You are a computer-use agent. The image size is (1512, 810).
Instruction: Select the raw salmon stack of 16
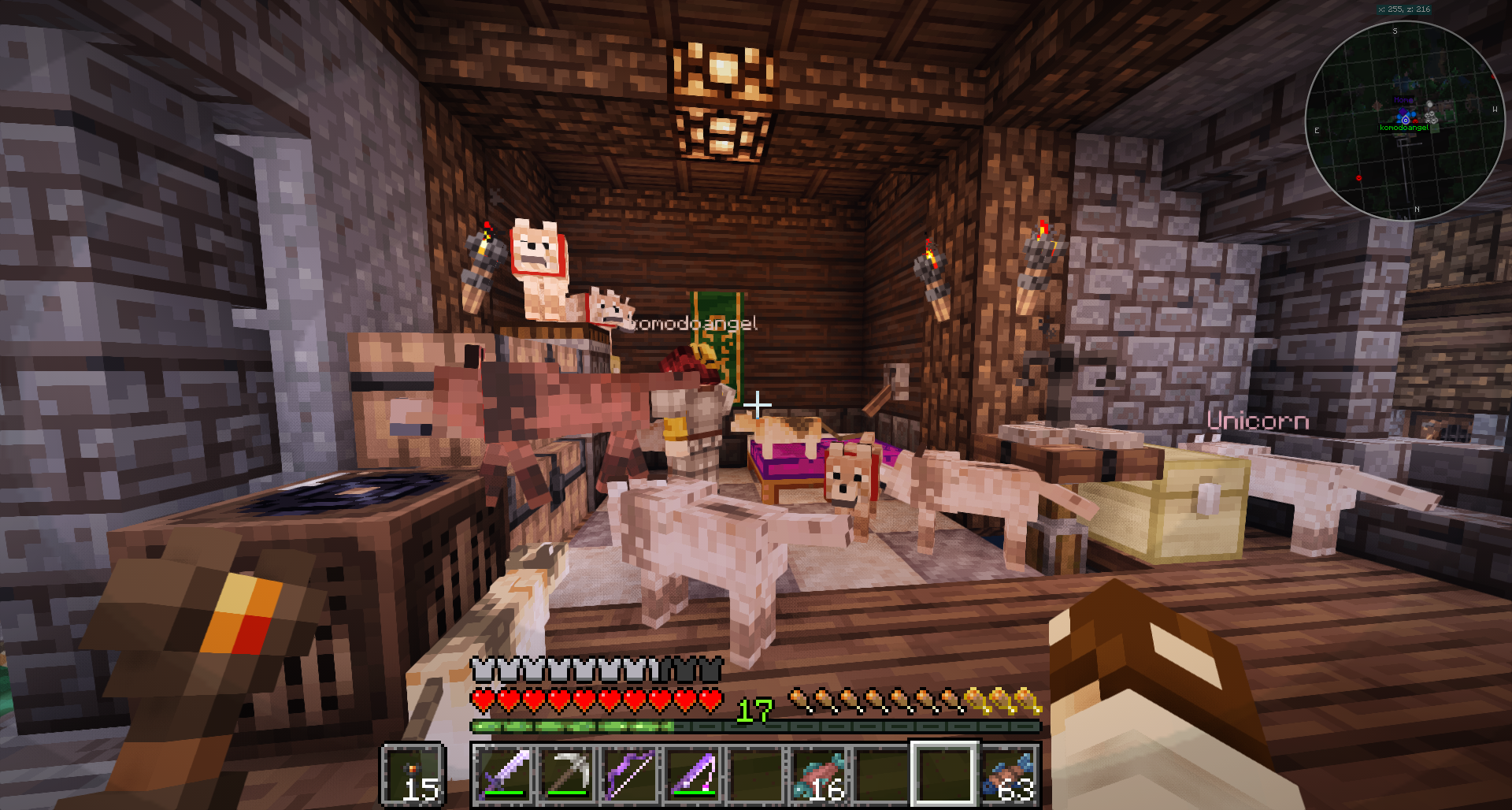click(x=820, y=774)
